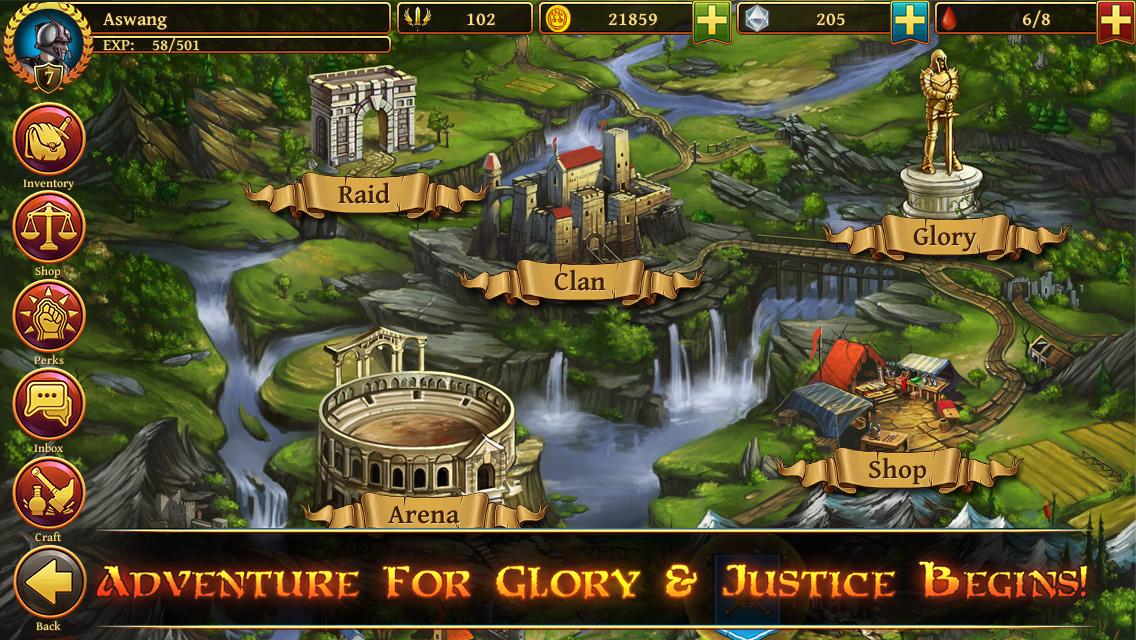
Task: Open the side Shop scales icon
Action: pos(48,228)
